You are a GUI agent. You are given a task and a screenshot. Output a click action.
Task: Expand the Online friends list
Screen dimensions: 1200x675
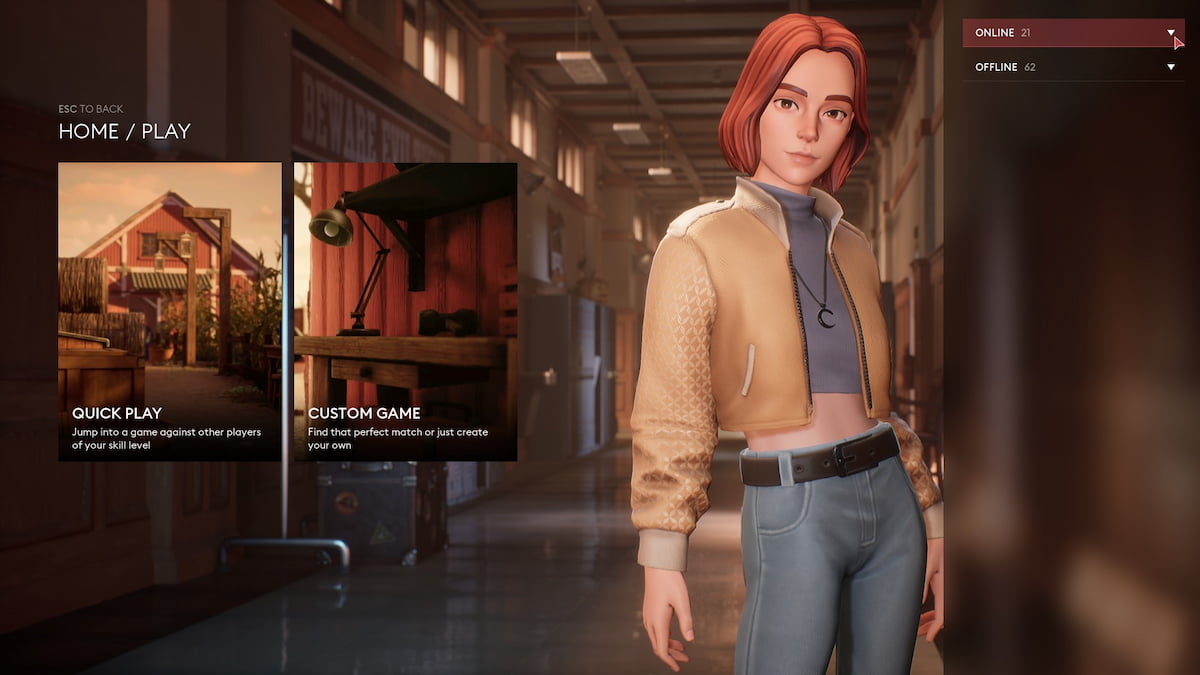pos(1072,33)
